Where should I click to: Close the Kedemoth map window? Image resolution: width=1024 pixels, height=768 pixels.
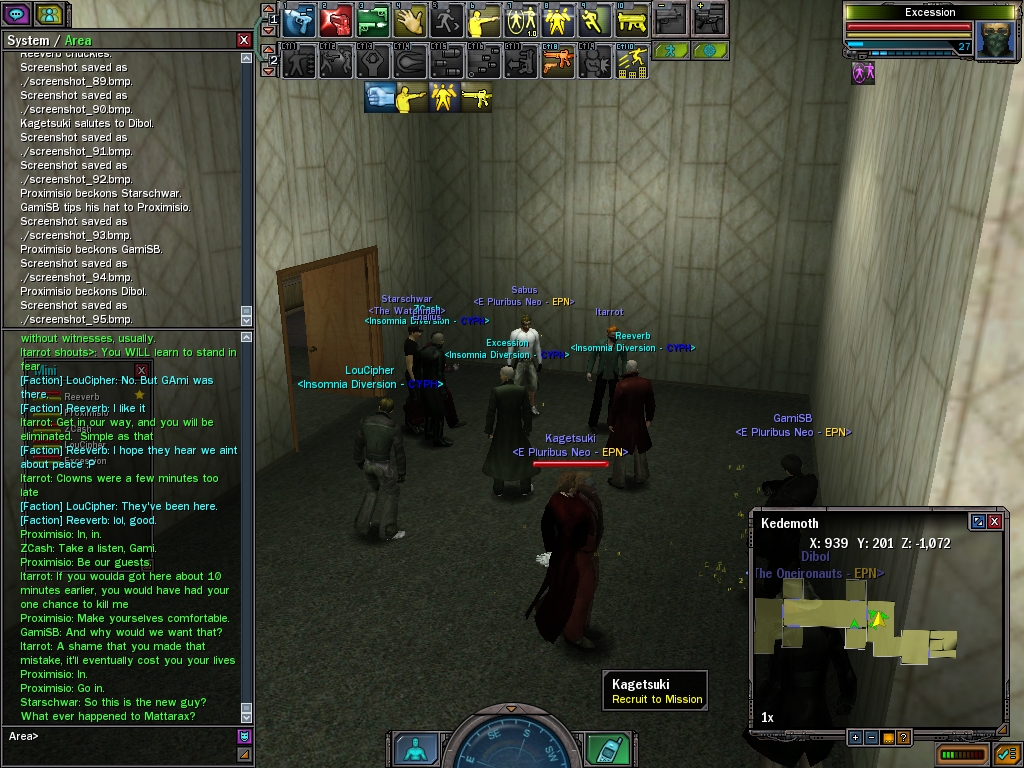[995, 522]
